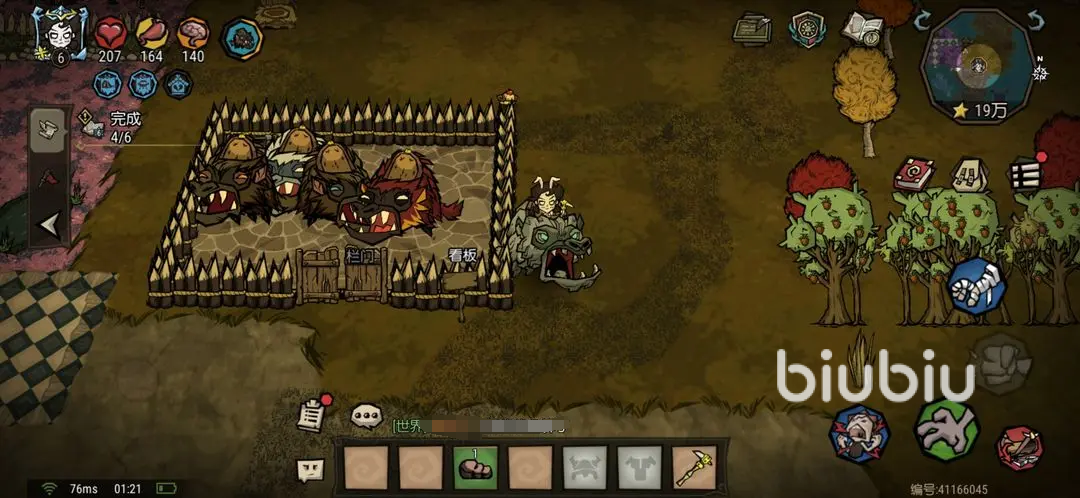Open the chat speech bubble

(x=365, y=415)
